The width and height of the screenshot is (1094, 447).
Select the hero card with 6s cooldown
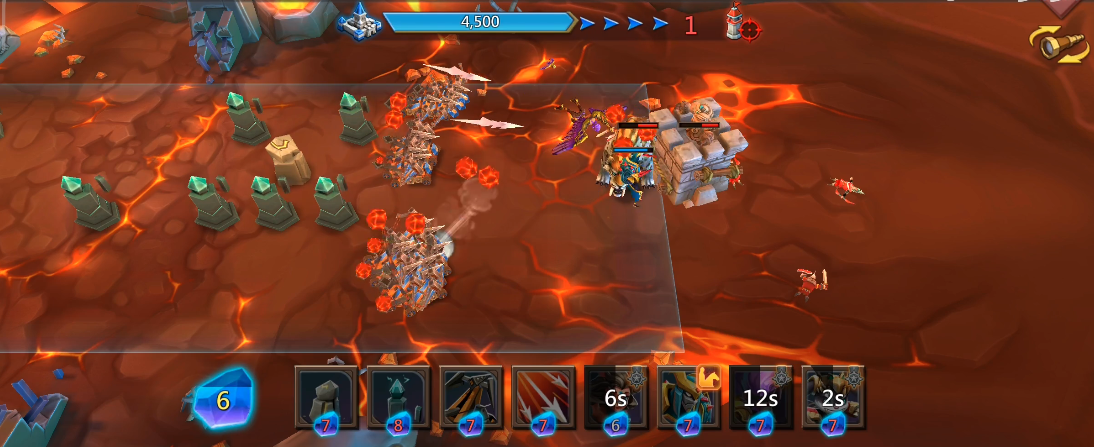point(616,396)
